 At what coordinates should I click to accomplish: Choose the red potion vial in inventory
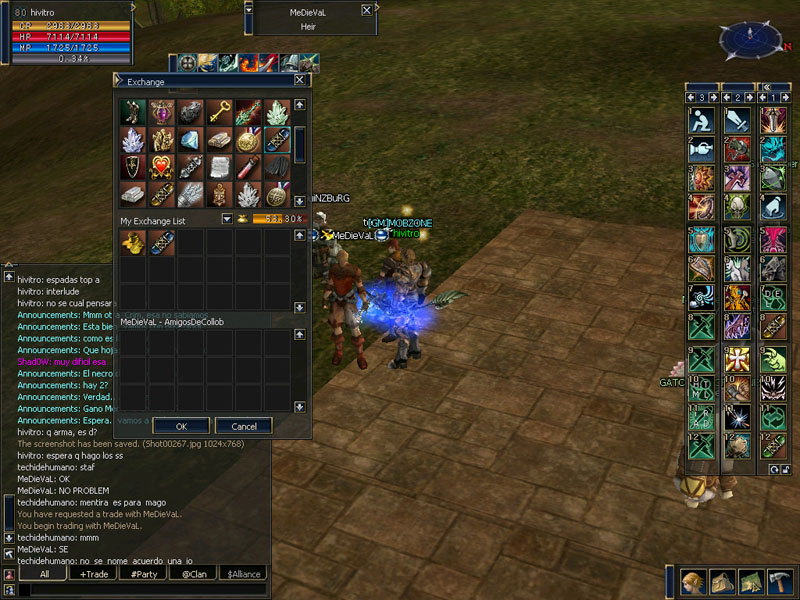(249, 167)
